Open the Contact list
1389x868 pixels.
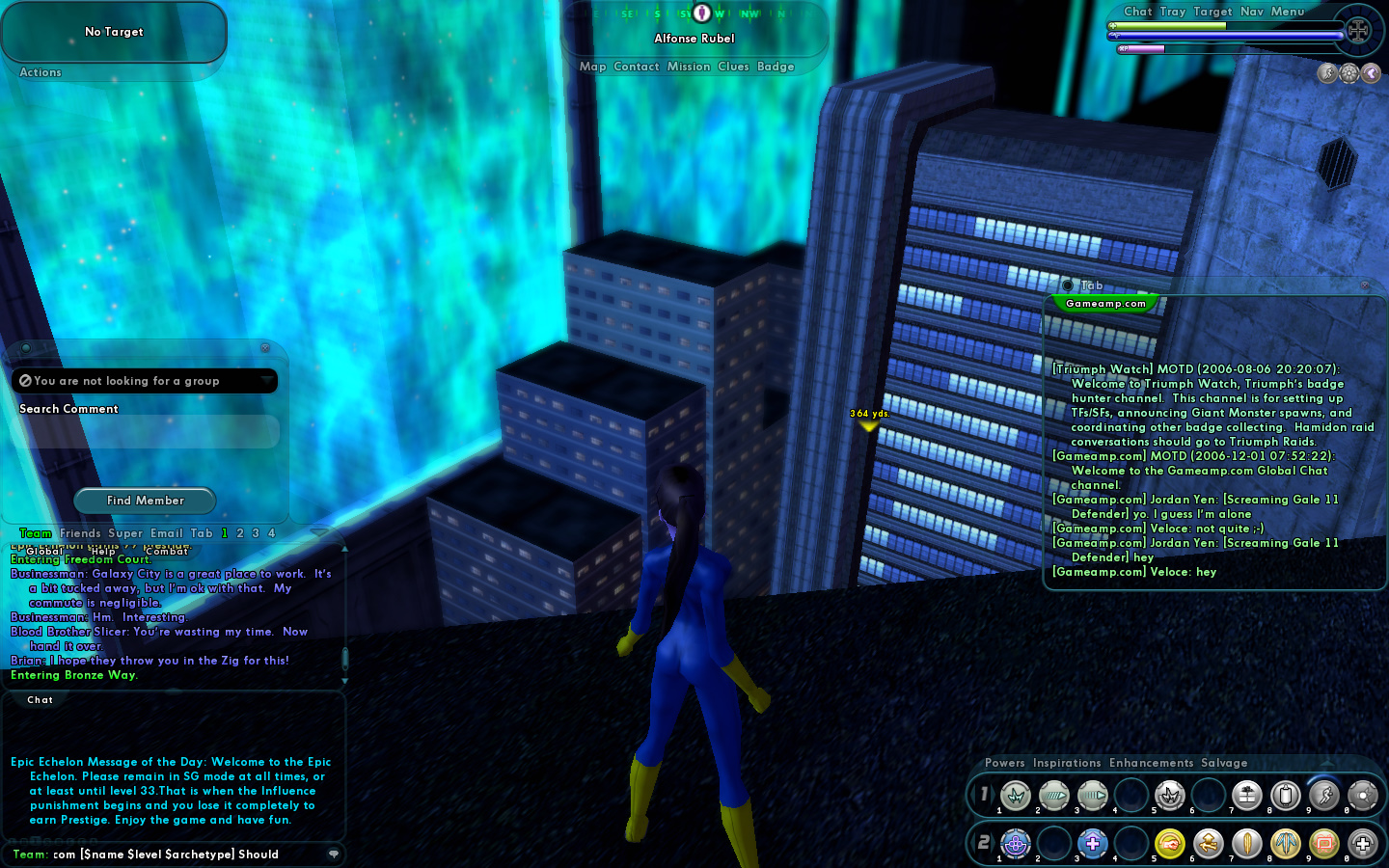(636, 67)
